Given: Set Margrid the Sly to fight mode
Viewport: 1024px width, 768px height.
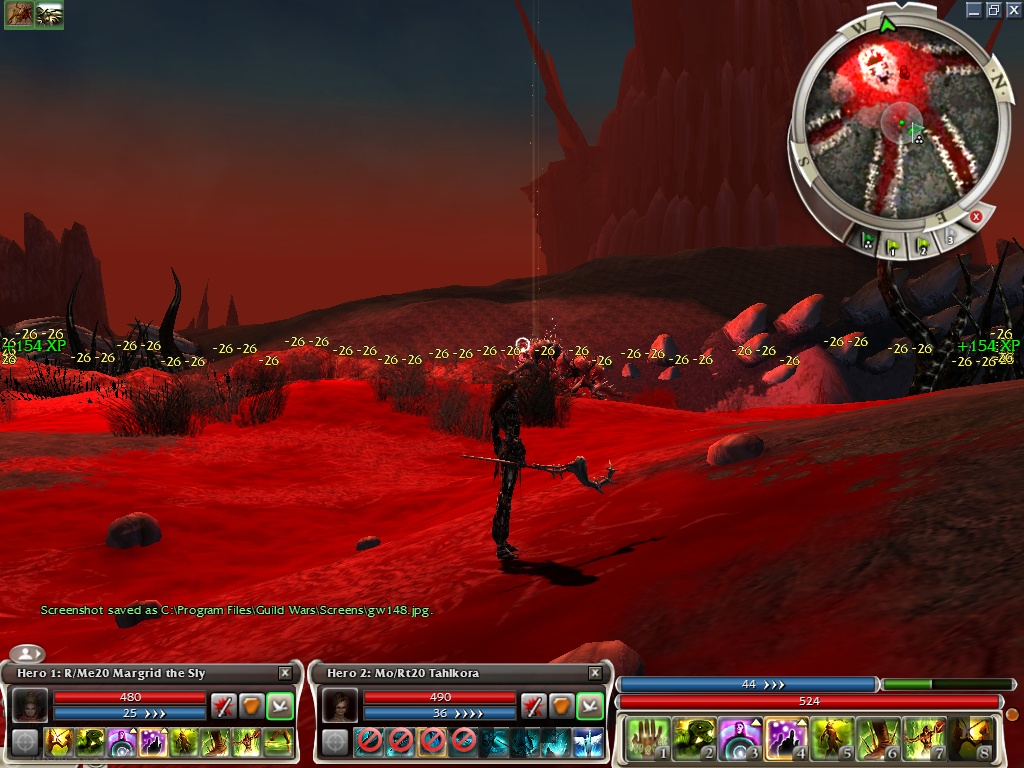Looking at the screenshot, I should coord(224,705).
